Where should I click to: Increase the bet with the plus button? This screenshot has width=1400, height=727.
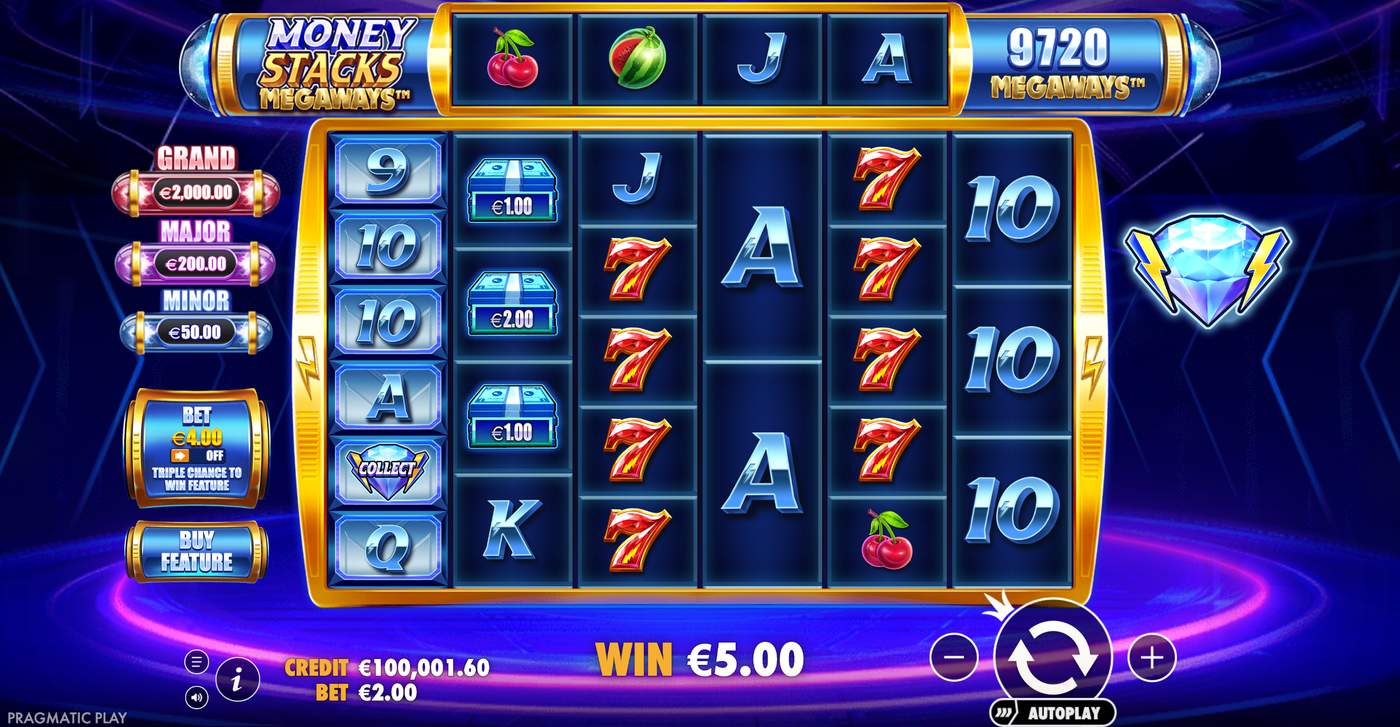click(1150, 657)
